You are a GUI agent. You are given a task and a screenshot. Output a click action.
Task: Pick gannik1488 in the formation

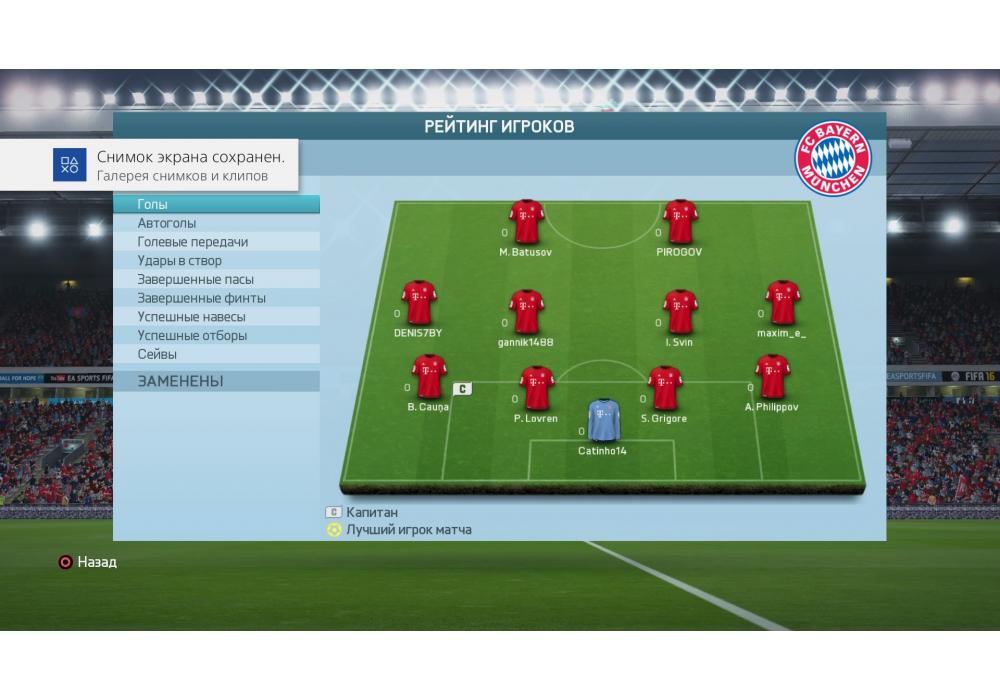pyautogui.click(x=526, y=312)
